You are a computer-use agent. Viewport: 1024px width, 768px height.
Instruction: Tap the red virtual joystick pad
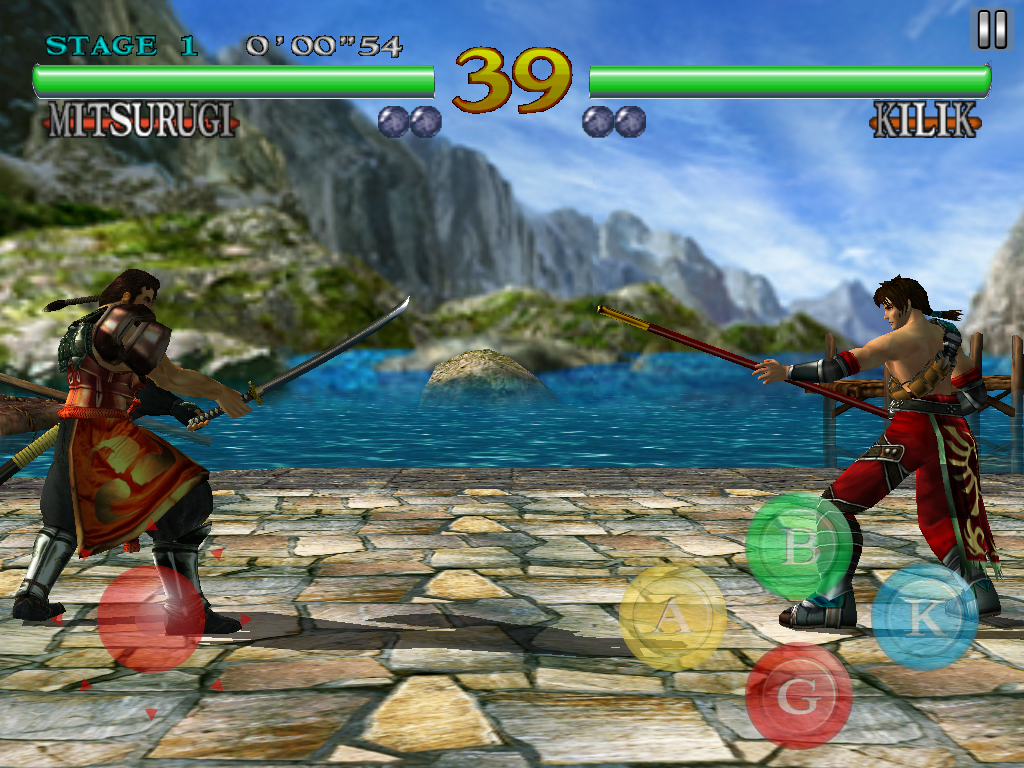(x=152, y=618)
